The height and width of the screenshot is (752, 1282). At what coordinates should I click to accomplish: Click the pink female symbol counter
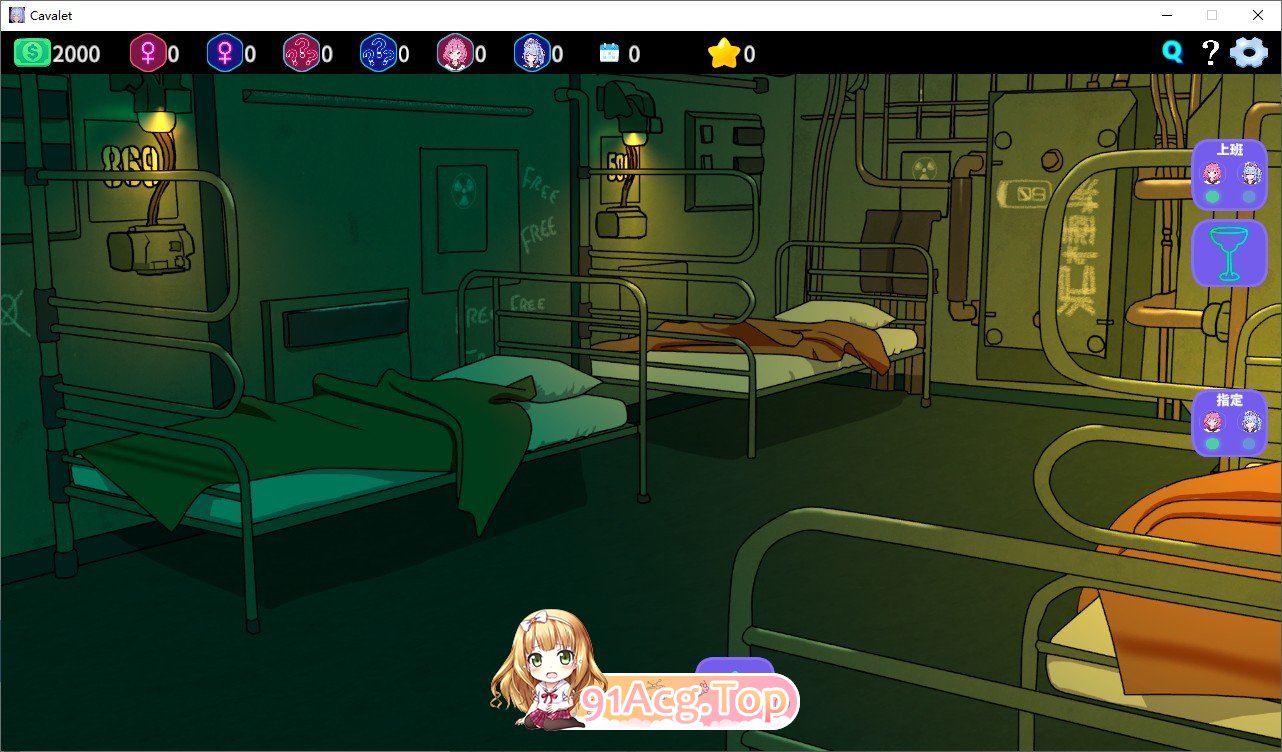pyautogui.click(x=150, y=53)
